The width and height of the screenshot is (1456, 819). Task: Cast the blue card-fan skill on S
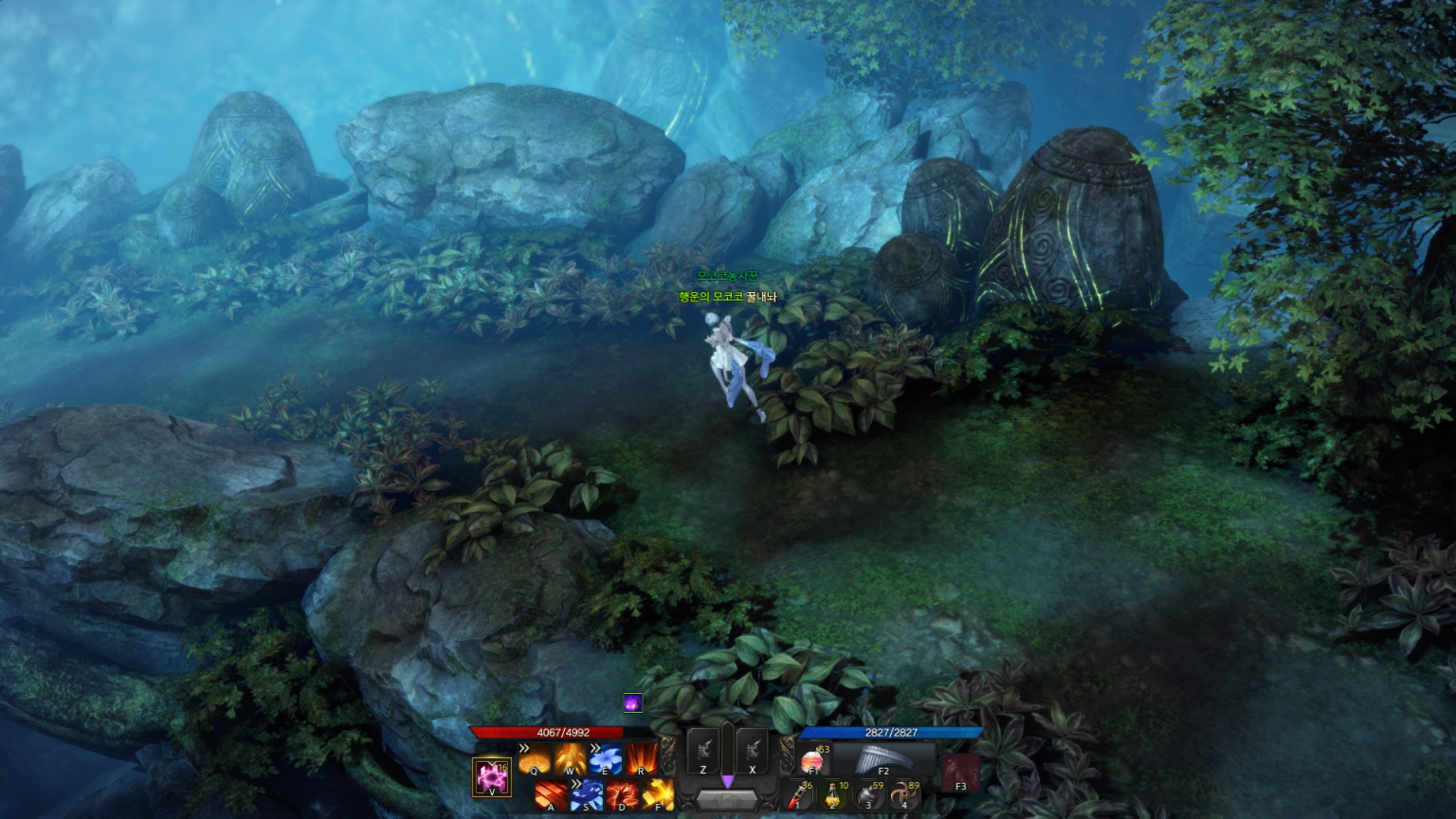click(x=587, y=795)
